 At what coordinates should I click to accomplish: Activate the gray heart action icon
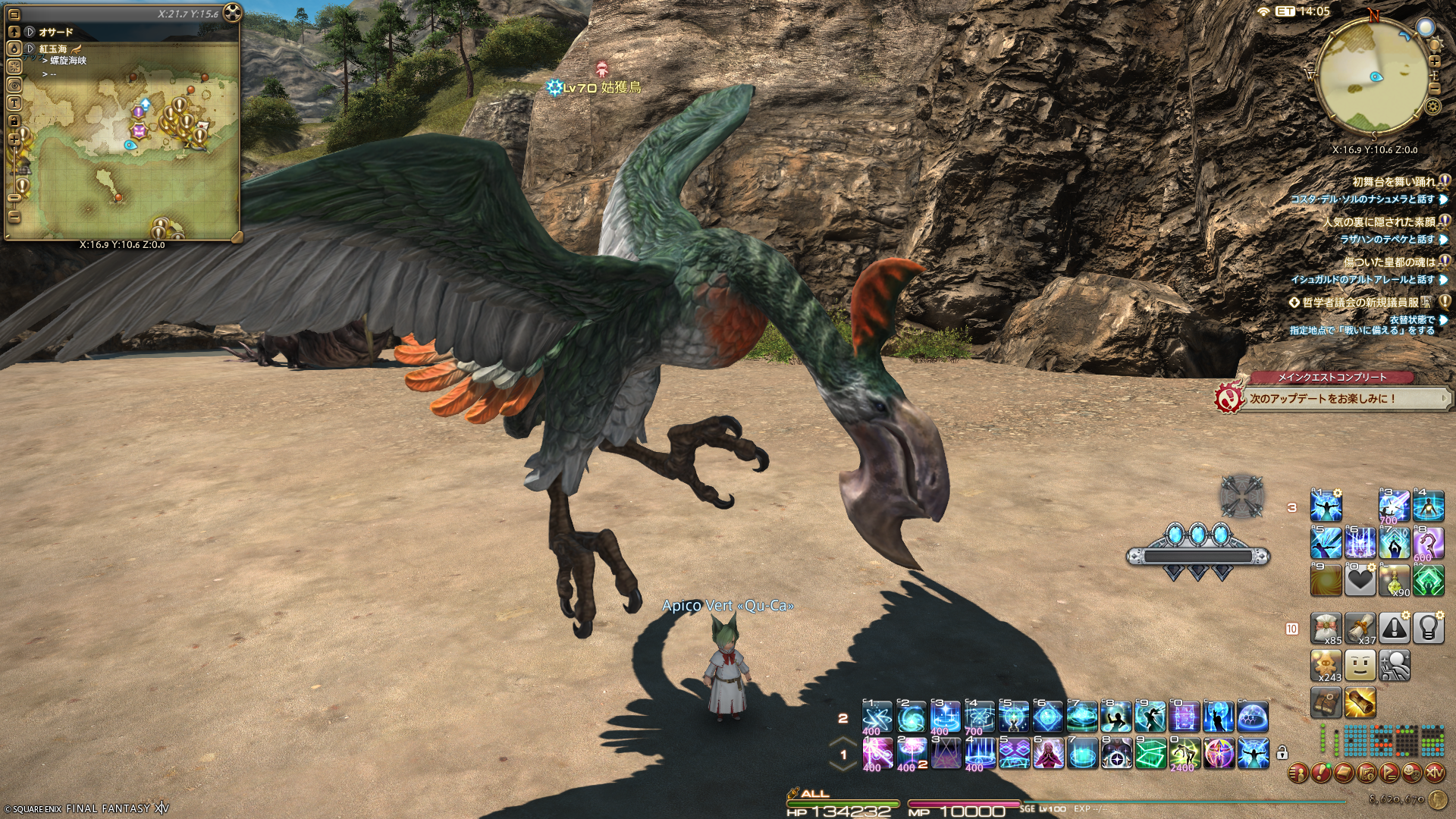[x=1360, y=581]
